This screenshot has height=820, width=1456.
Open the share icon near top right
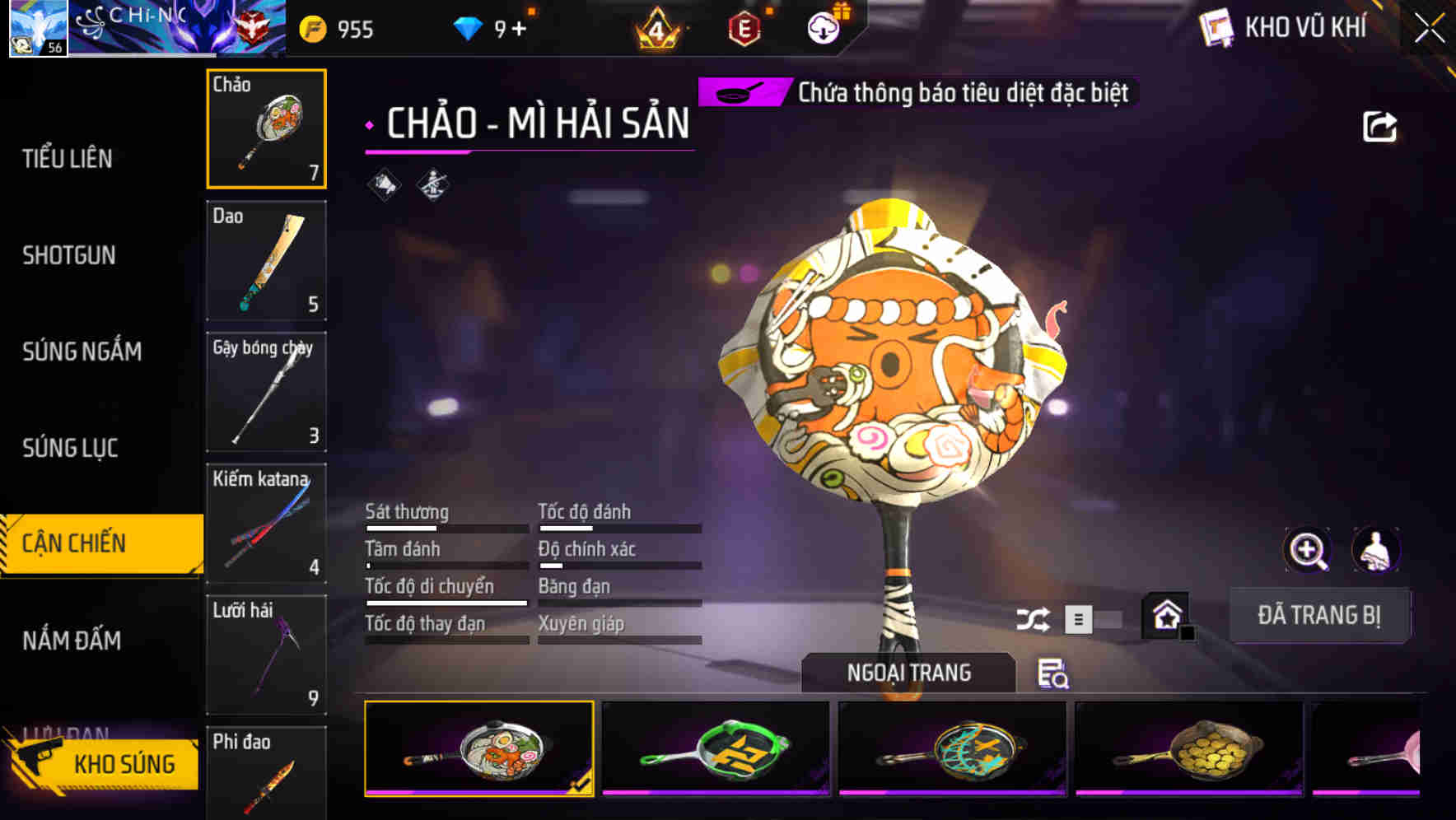[1379, 126]
